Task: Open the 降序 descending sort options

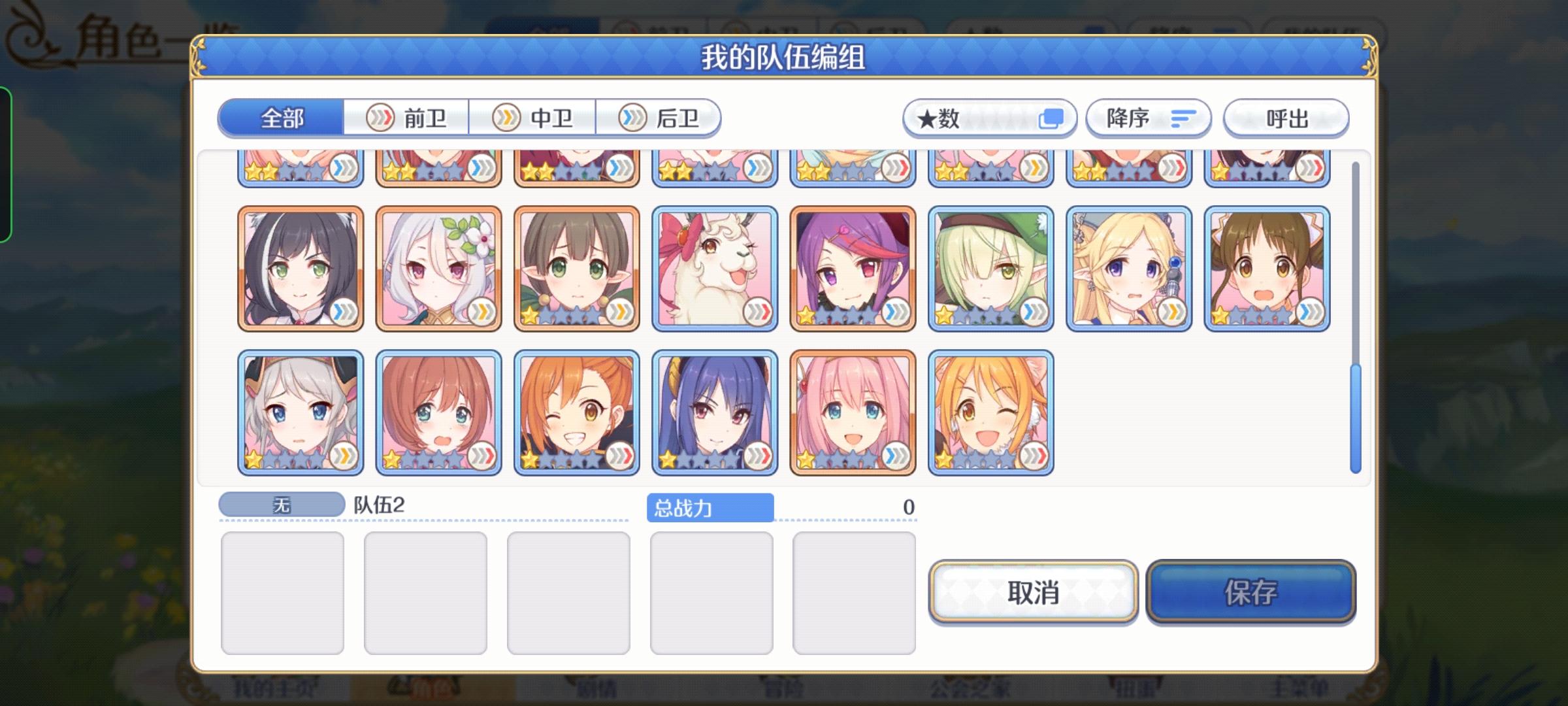Action: coord(1147,118)
